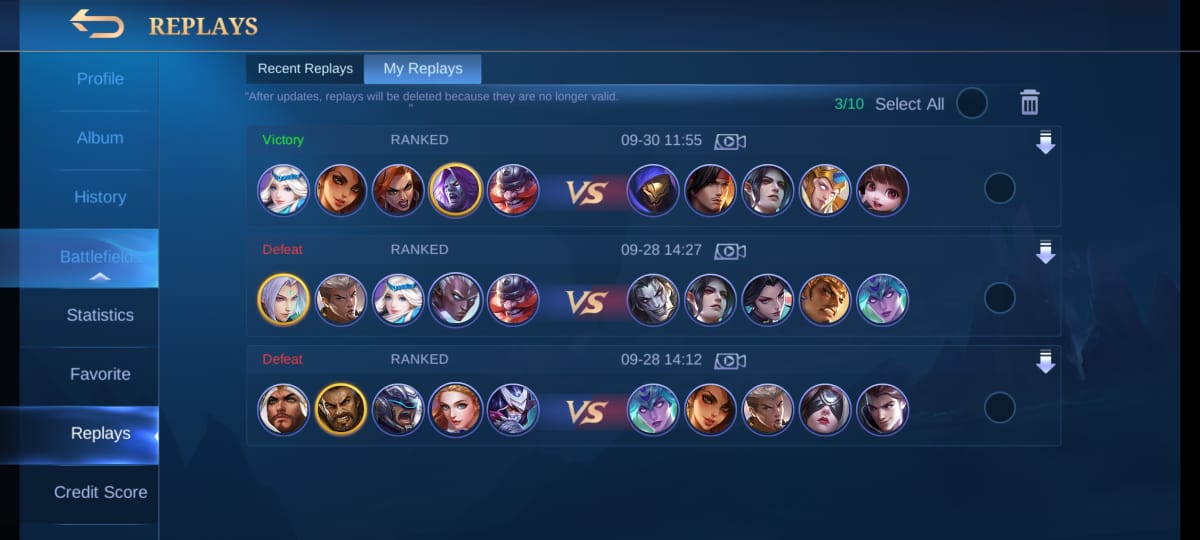
Task: Open the Replays side menu entry
Action: [x=100, y=433]
